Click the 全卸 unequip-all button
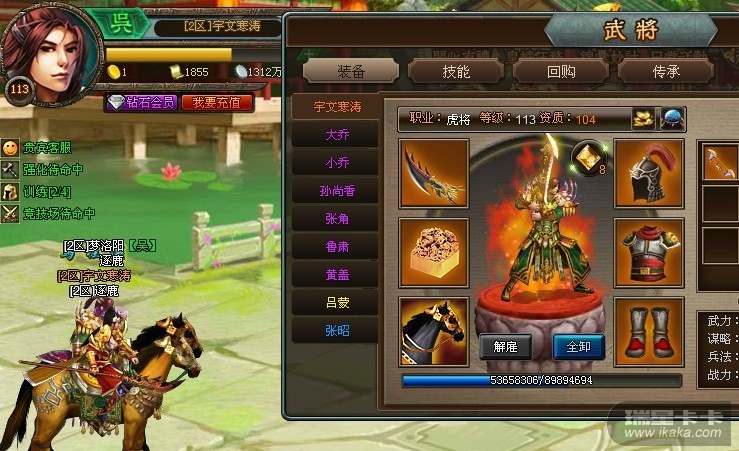The width and height of the screenshot is (739, 451). coord(578,347)
